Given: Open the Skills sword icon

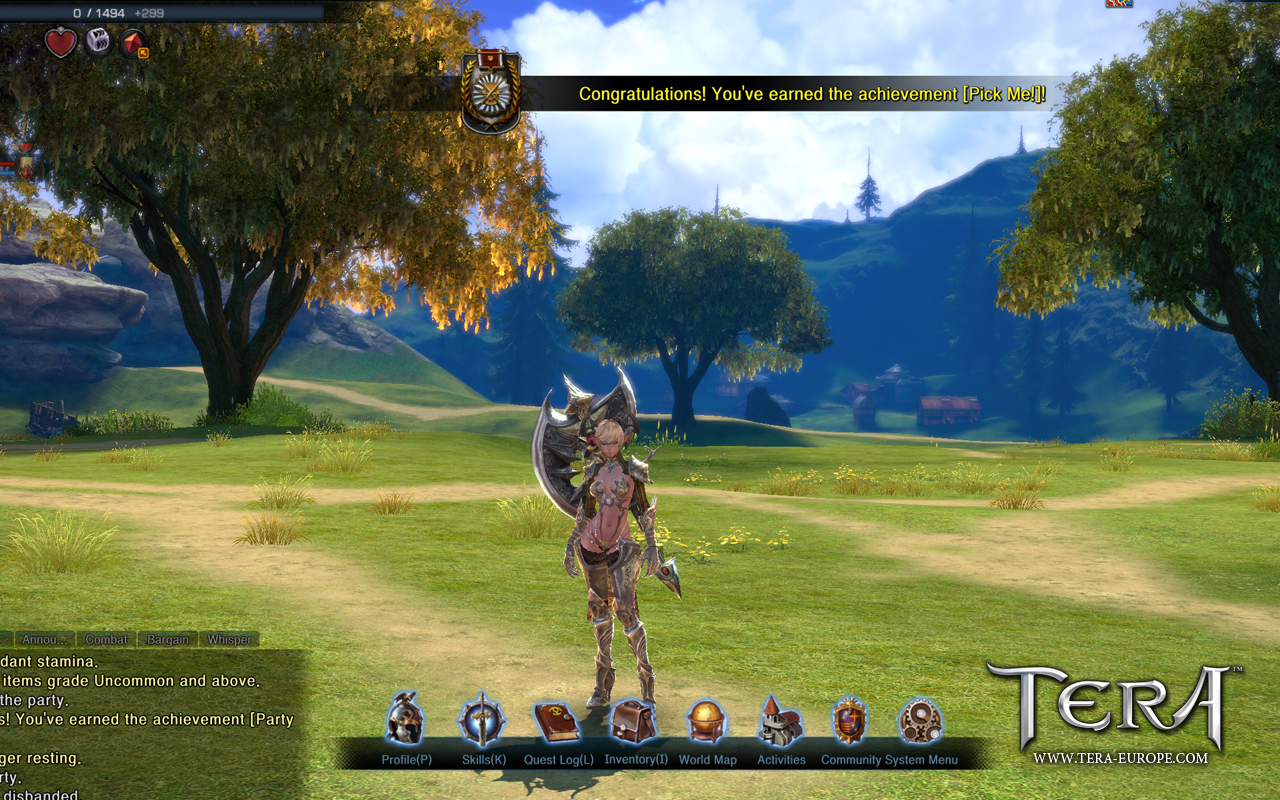Looking at the screenshot, I should tap(482, 720).
